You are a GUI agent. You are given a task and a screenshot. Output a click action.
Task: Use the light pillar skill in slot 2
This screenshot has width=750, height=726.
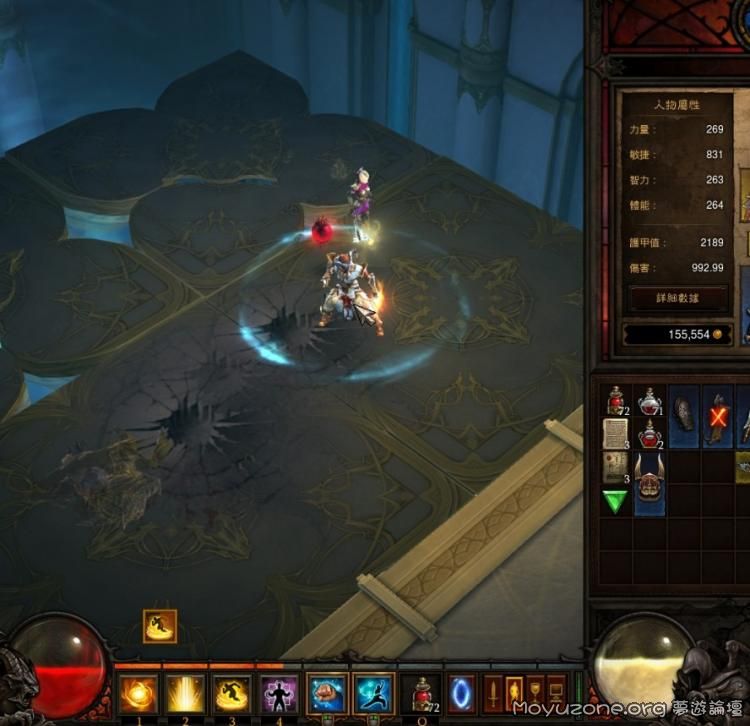pyautogui.click(x=185, y=694)
